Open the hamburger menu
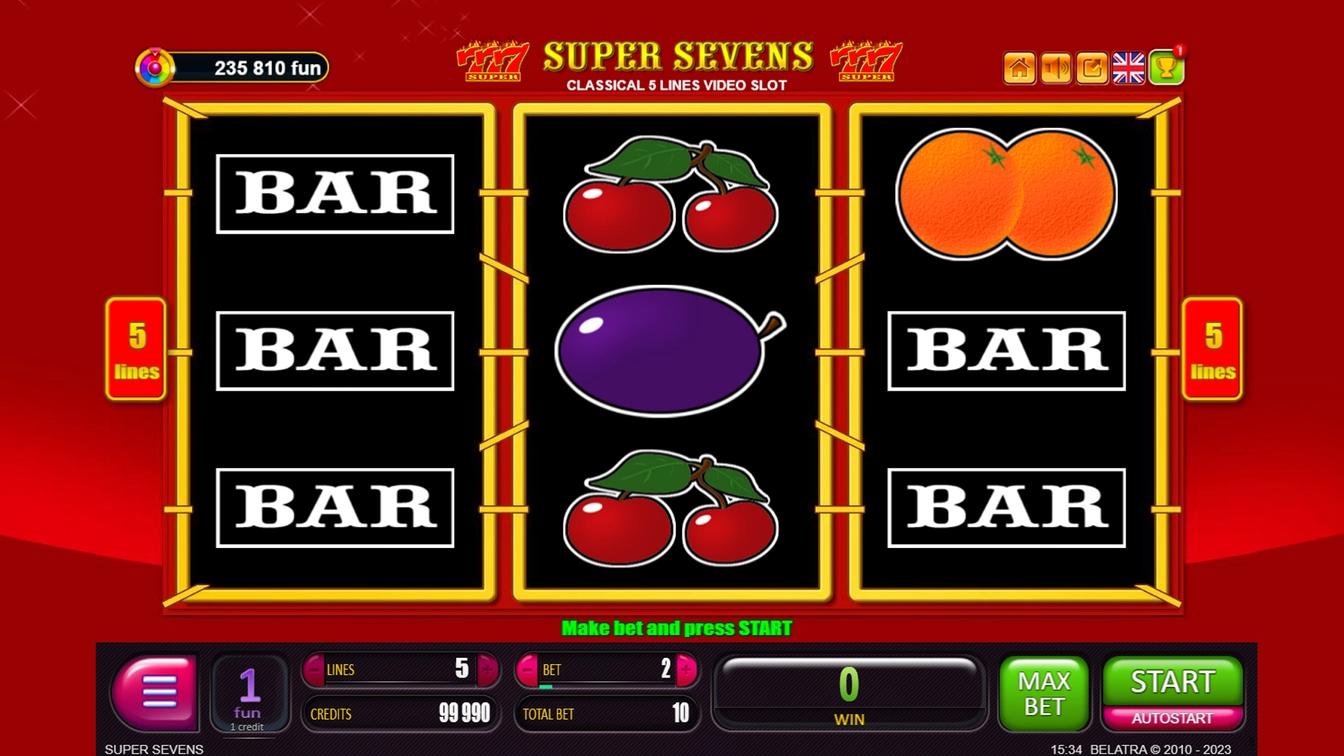 155,691
